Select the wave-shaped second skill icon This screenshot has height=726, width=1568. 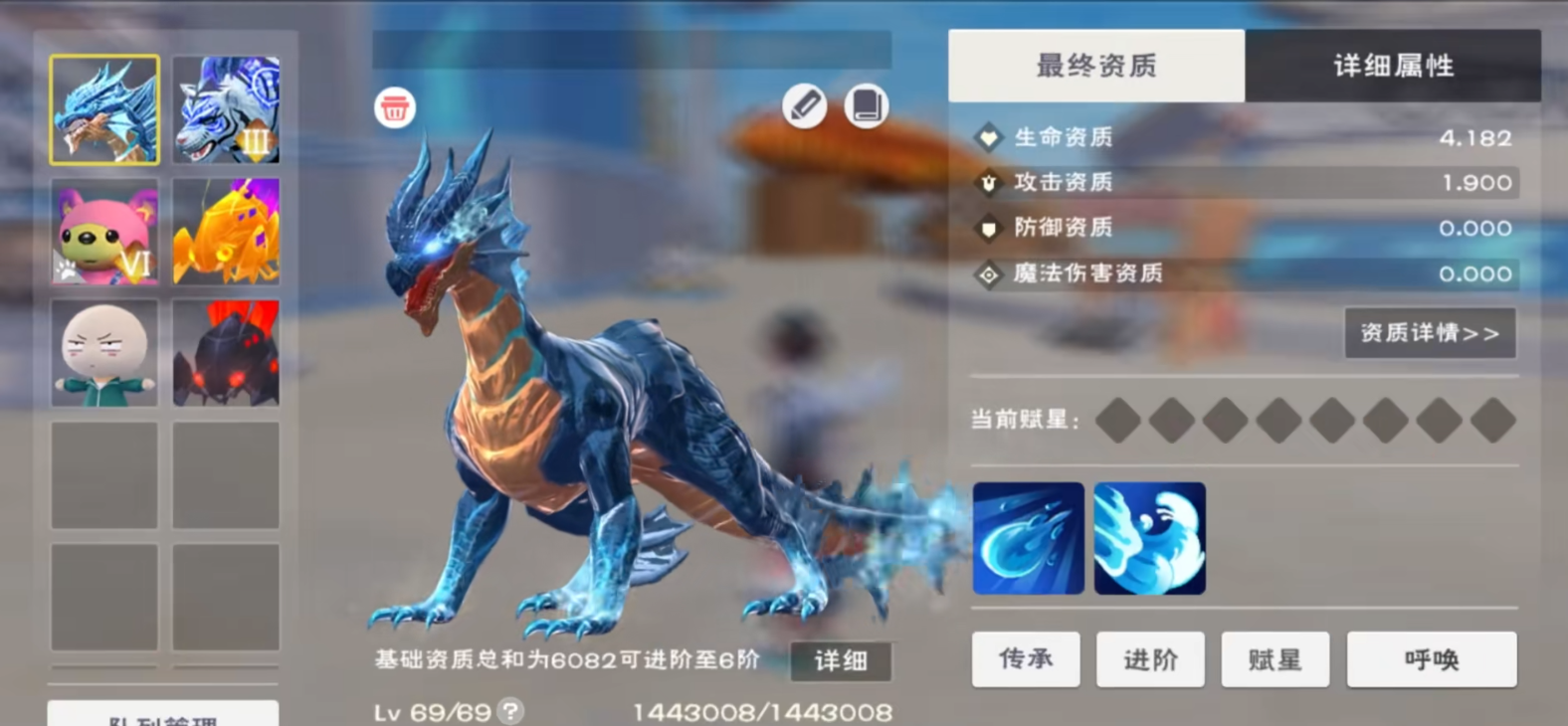1150,538
